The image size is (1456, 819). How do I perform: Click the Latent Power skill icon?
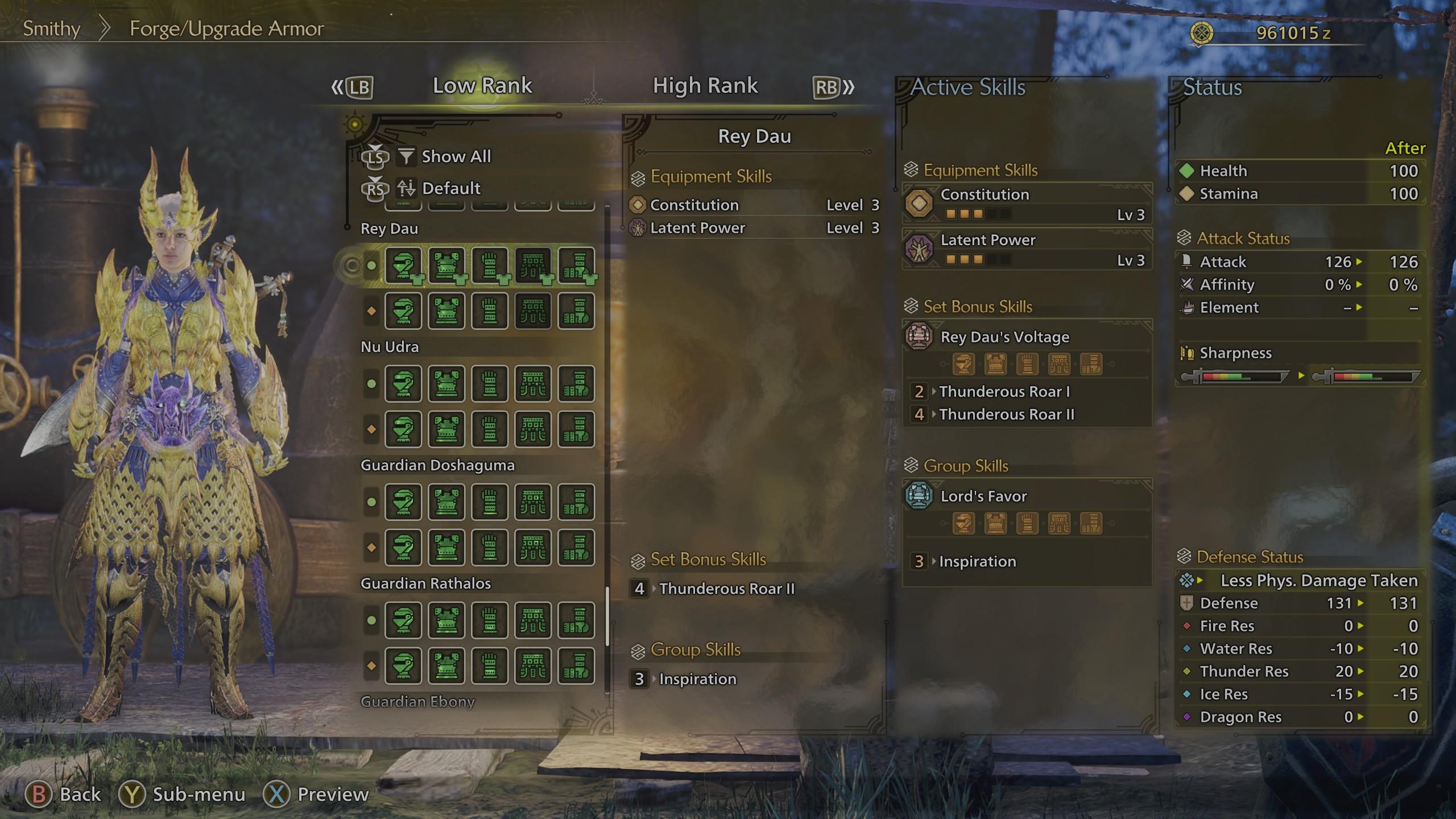[920, 249]
